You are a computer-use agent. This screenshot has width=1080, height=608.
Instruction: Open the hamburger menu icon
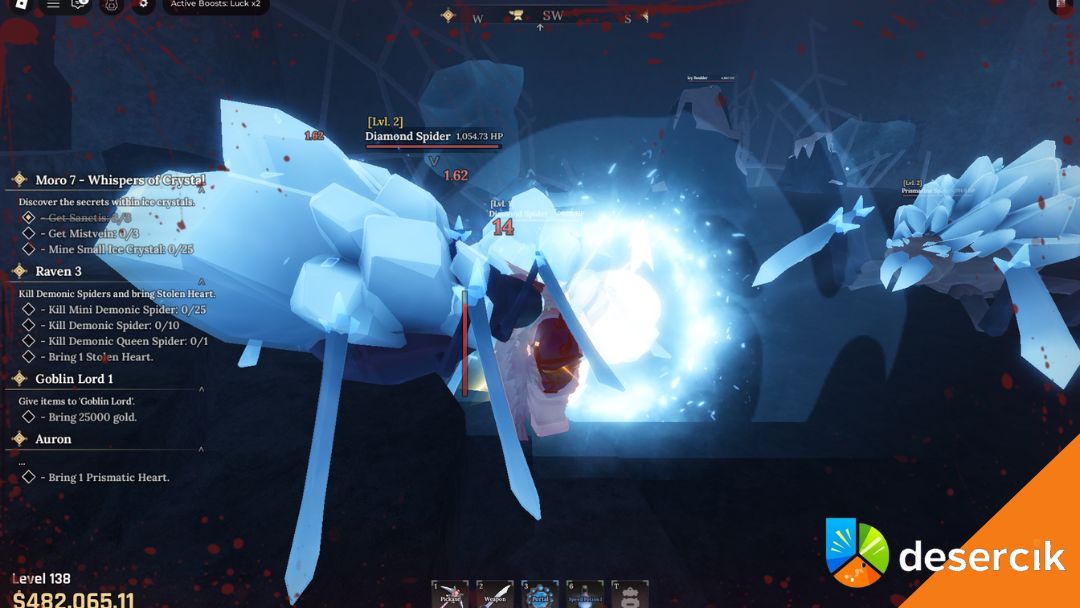tap(53, 4)
